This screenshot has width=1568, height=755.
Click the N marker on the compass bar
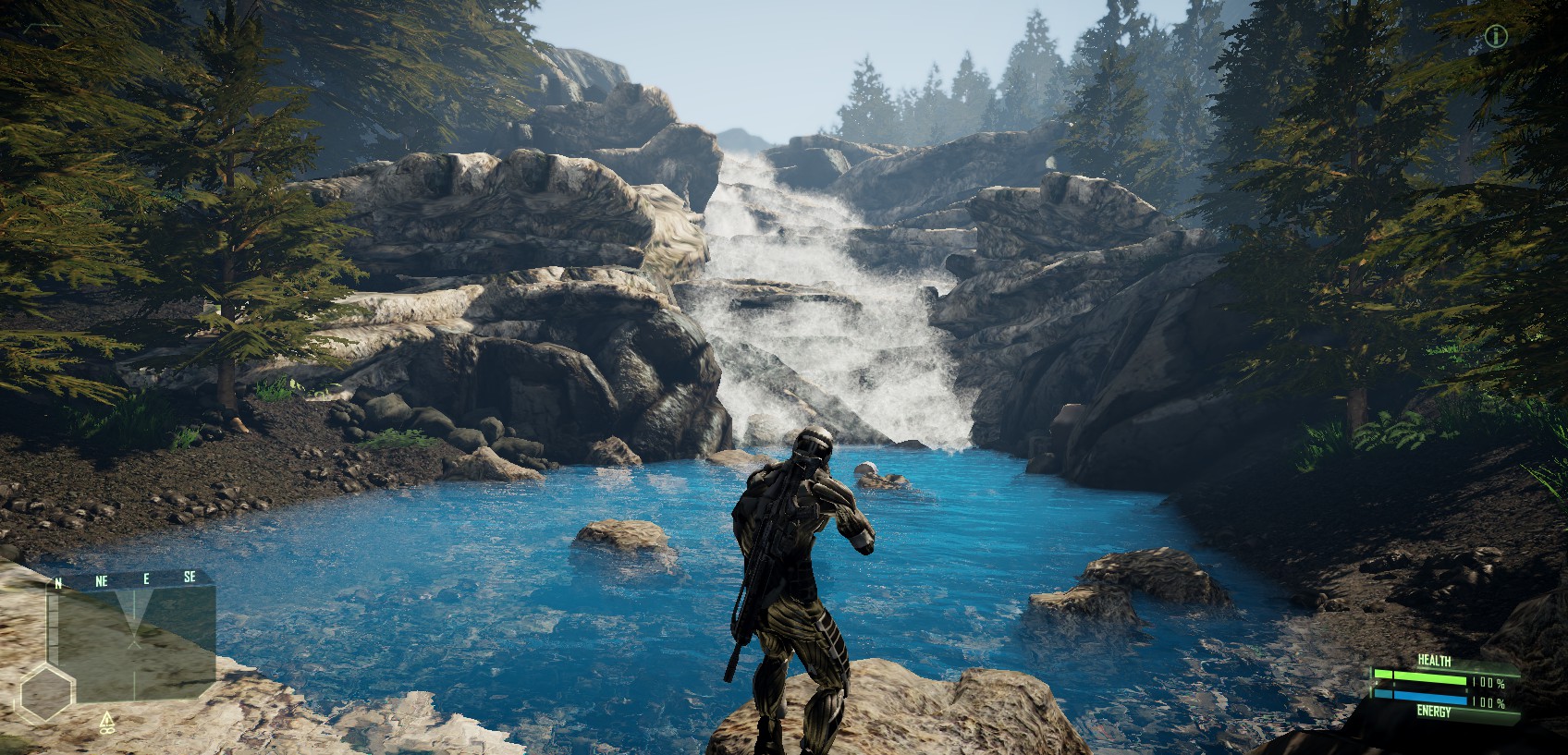pyautogui.click(x=57, y=581)
